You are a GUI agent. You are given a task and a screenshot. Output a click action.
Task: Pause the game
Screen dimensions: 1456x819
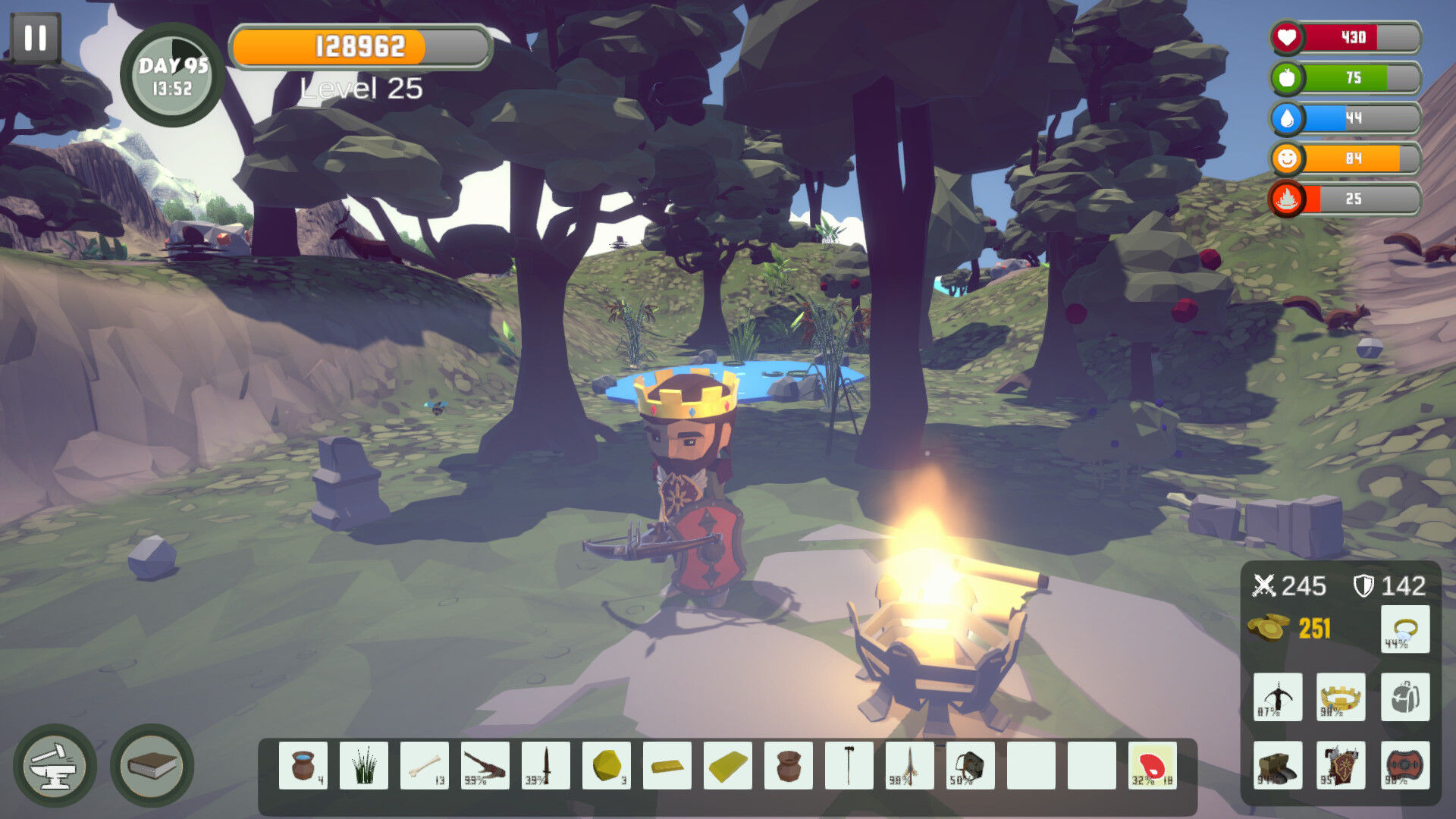tap(34, 36)
